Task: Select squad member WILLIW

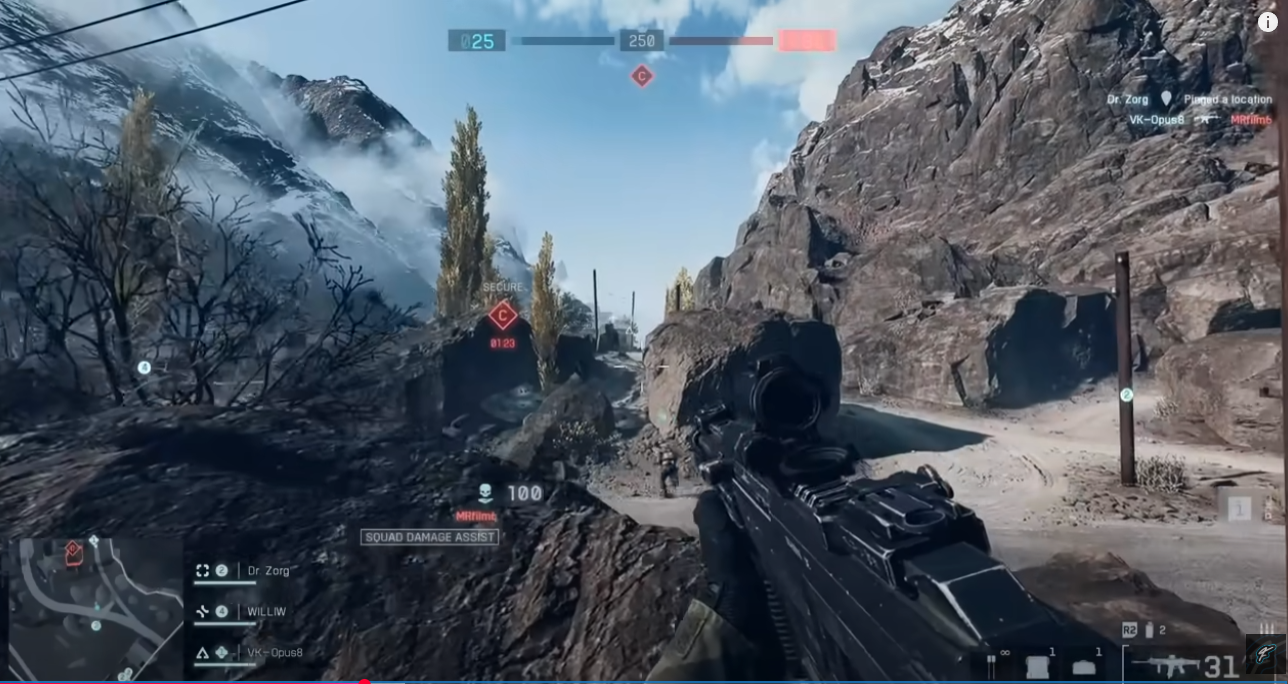Action: pos(267,612)
